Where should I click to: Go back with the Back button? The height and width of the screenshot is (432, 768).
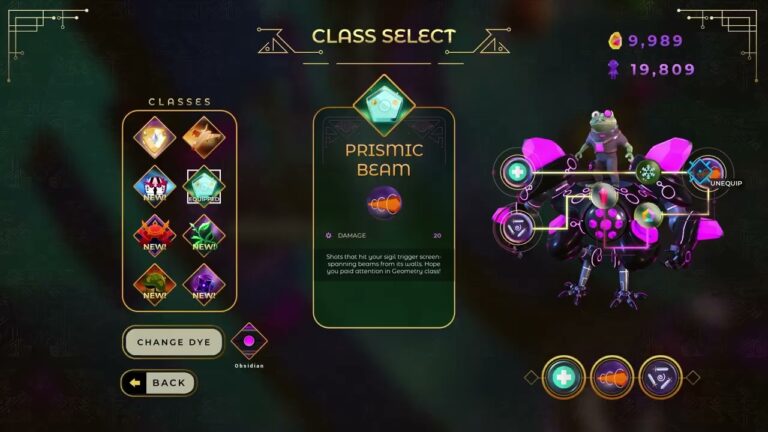(159, 383)
